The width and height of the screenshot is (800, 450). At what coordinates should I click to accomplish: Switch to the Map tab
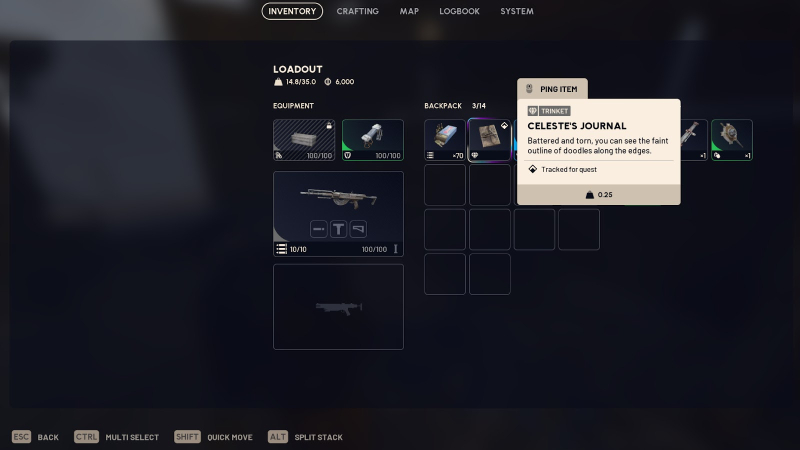pos(409,11)
